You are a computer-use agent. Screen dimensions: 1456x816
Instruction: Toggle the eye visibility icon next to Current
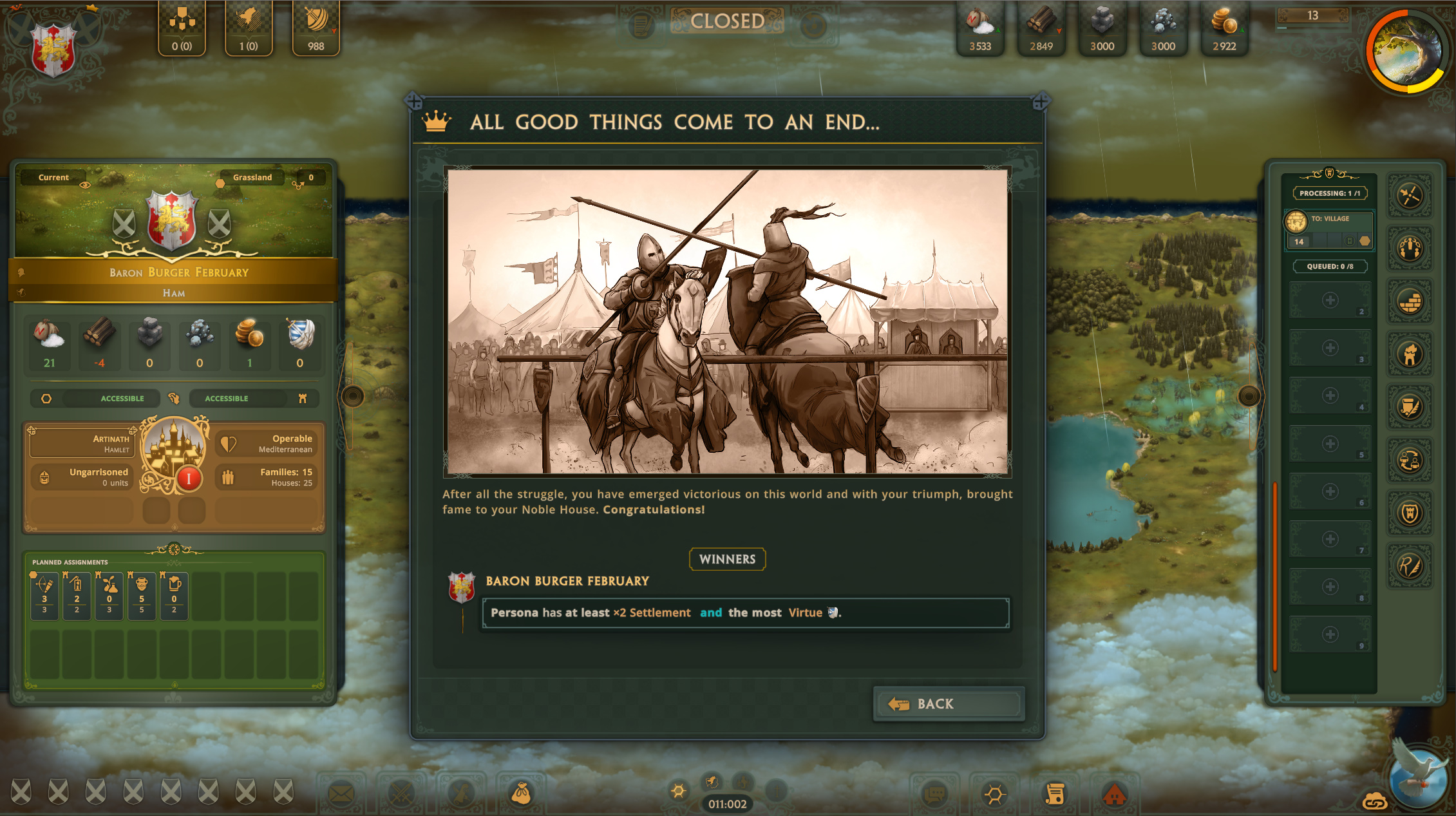[x=86, y=184]
